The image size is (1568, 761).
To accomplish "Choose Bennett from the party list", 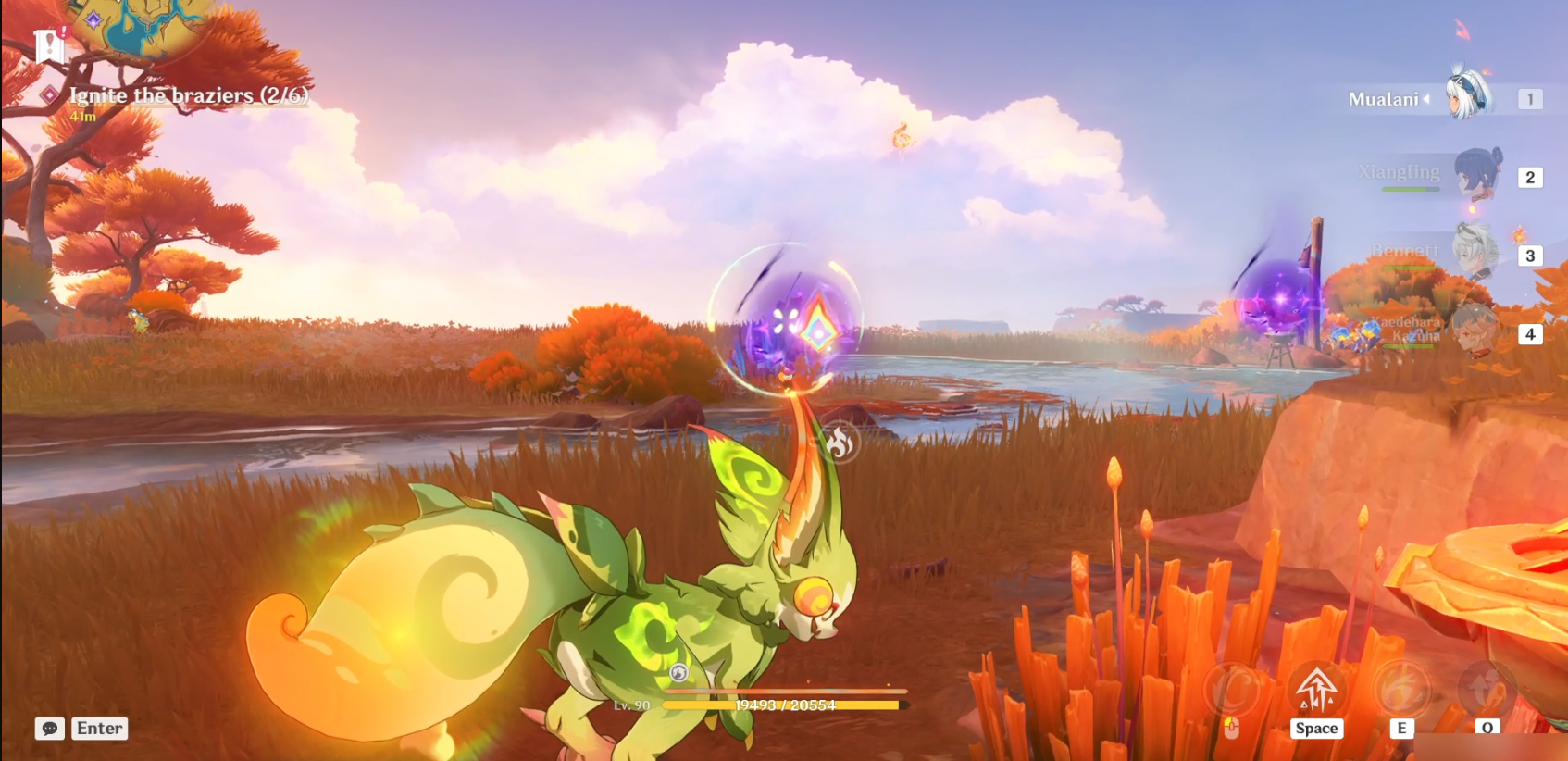I will 1474,252.
